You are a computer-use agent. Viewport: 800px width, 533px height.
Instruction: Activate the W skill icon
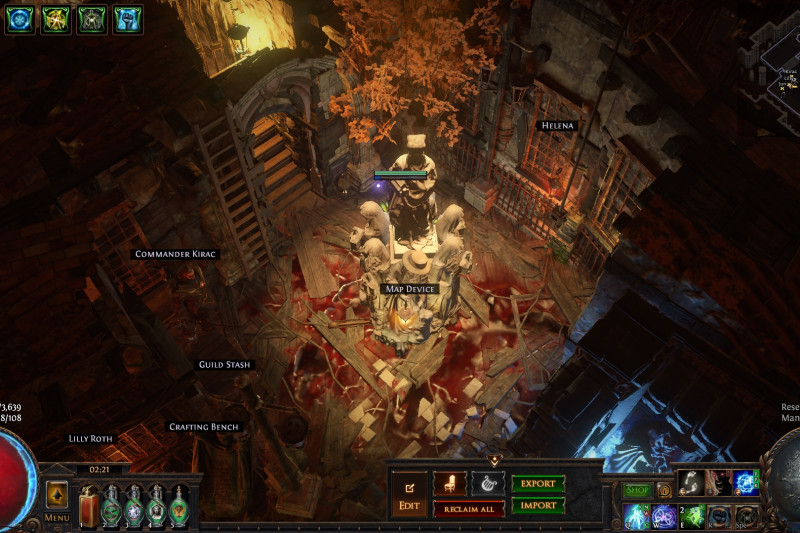point(664,516)
